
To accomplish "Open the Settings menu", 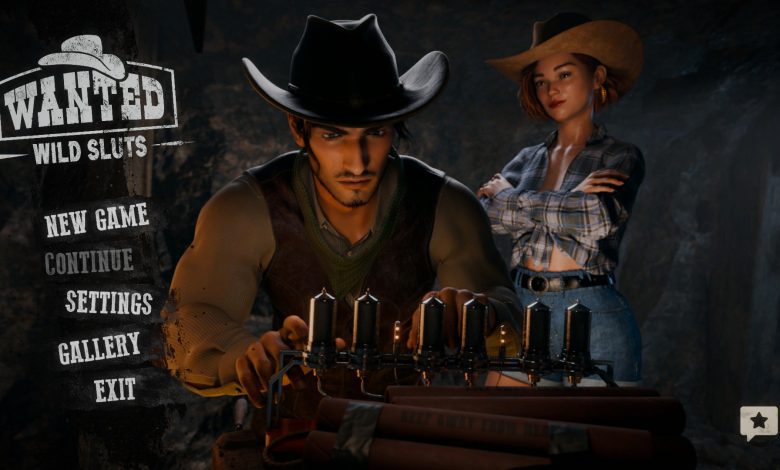I will 109,302.
